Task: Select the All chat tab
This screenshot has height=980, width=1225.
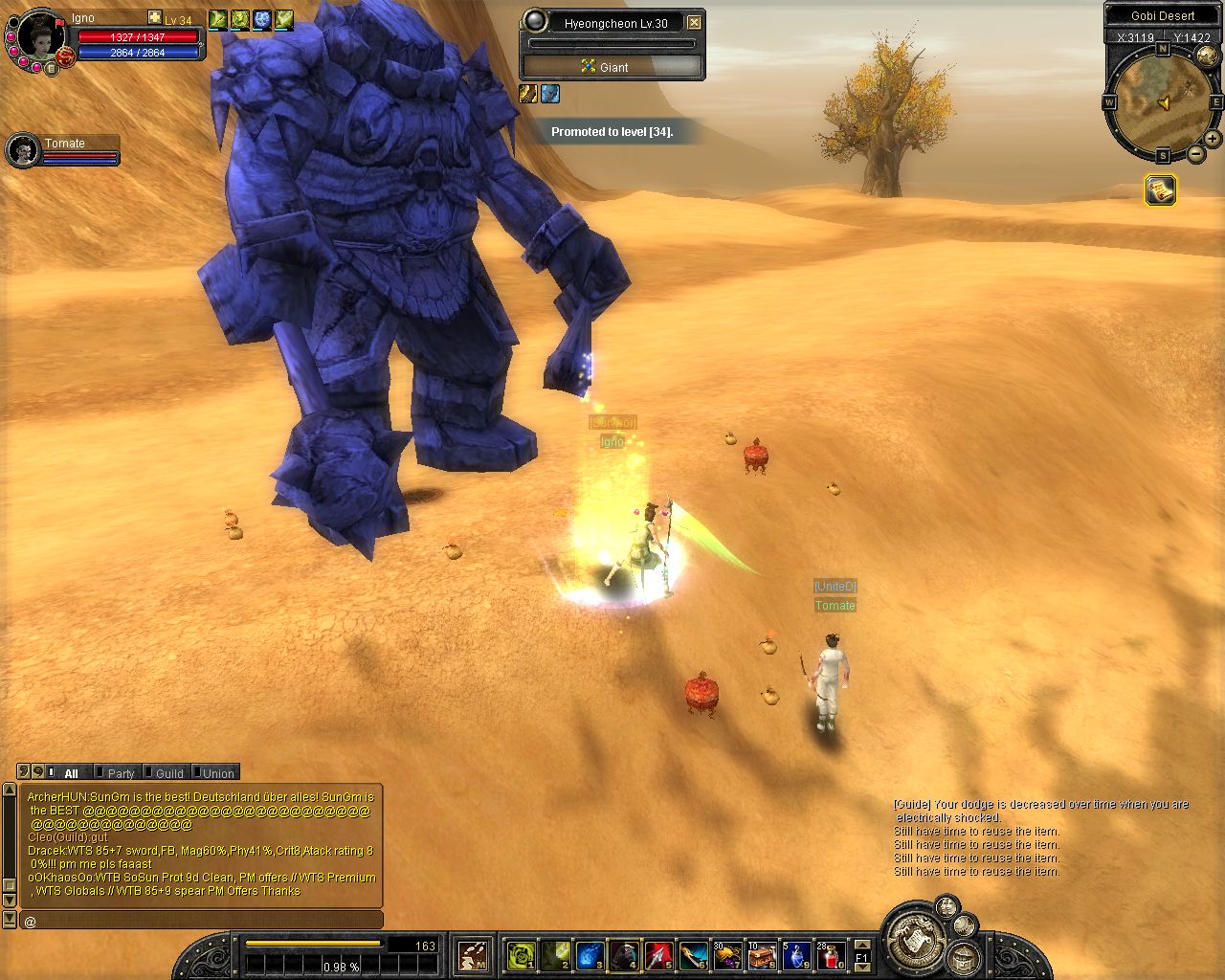Action: coord(70,773)
